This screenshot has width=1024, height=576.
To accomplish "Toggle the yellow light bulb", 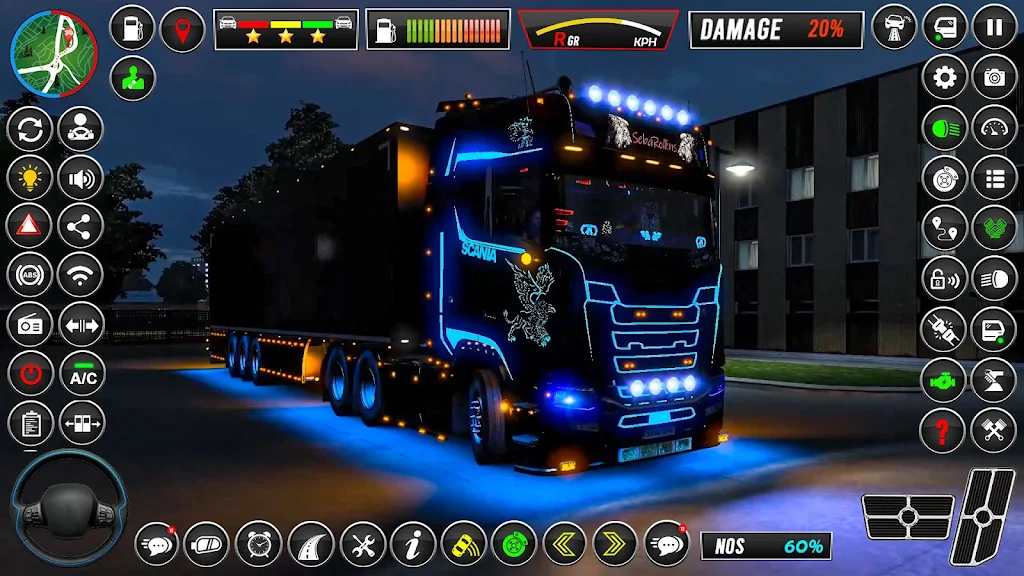I will 30,177.
